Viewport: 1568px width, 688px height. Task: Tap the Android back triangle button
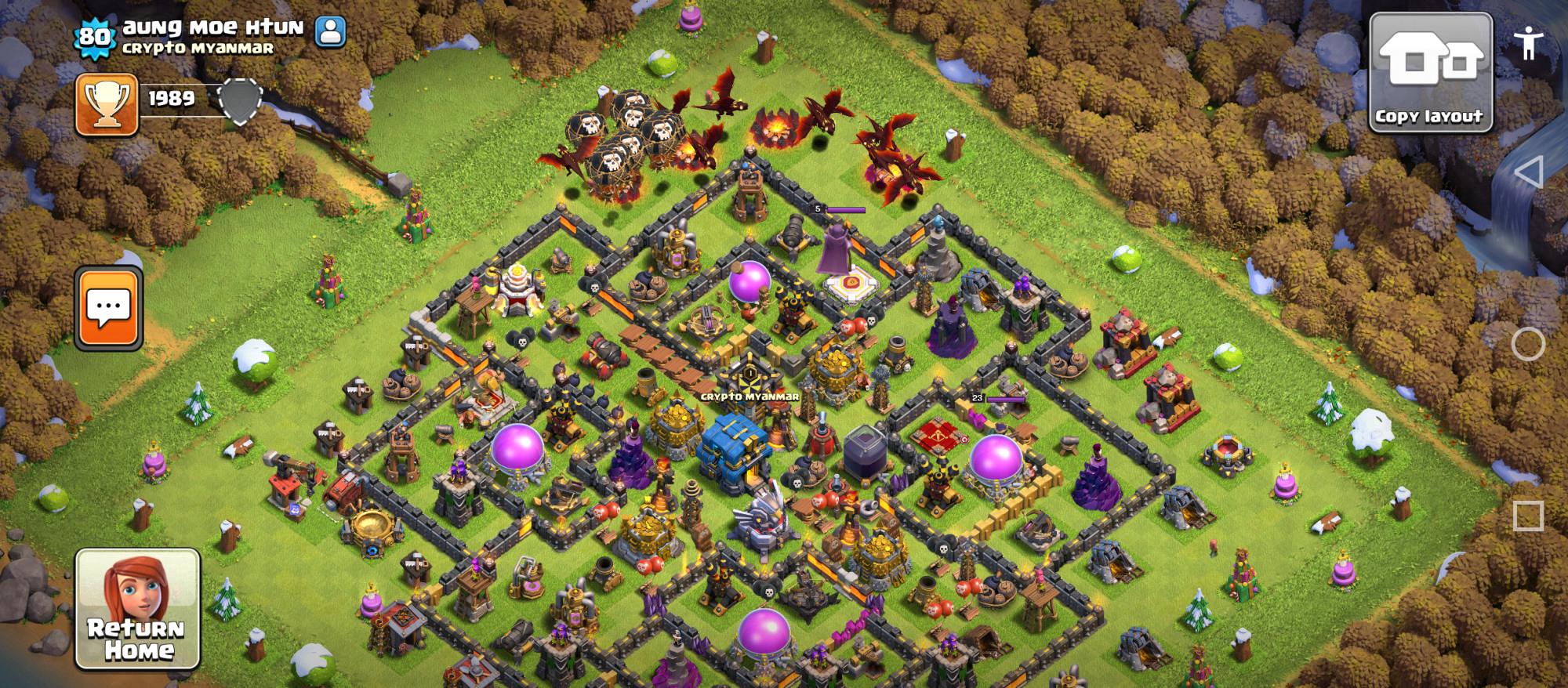(x=1528, y=172)
